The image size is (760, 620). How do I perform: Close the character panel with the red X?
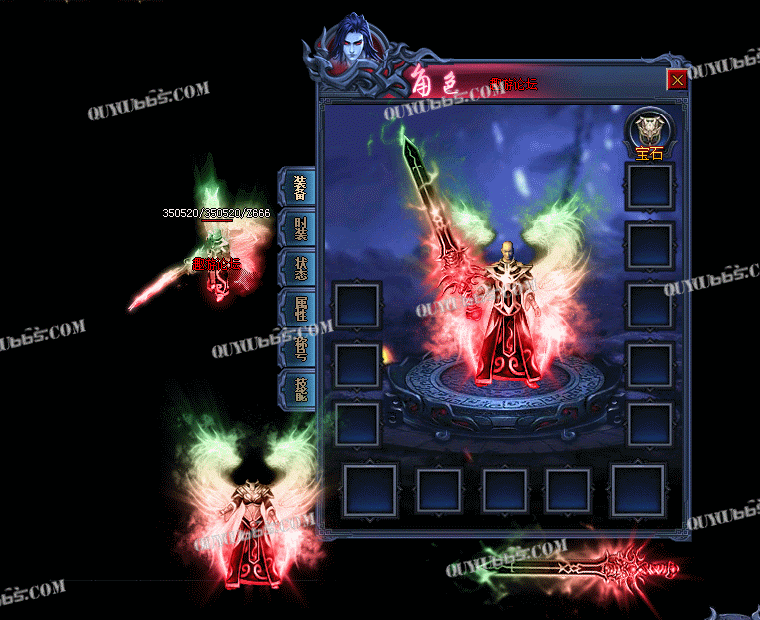[677, 80]
